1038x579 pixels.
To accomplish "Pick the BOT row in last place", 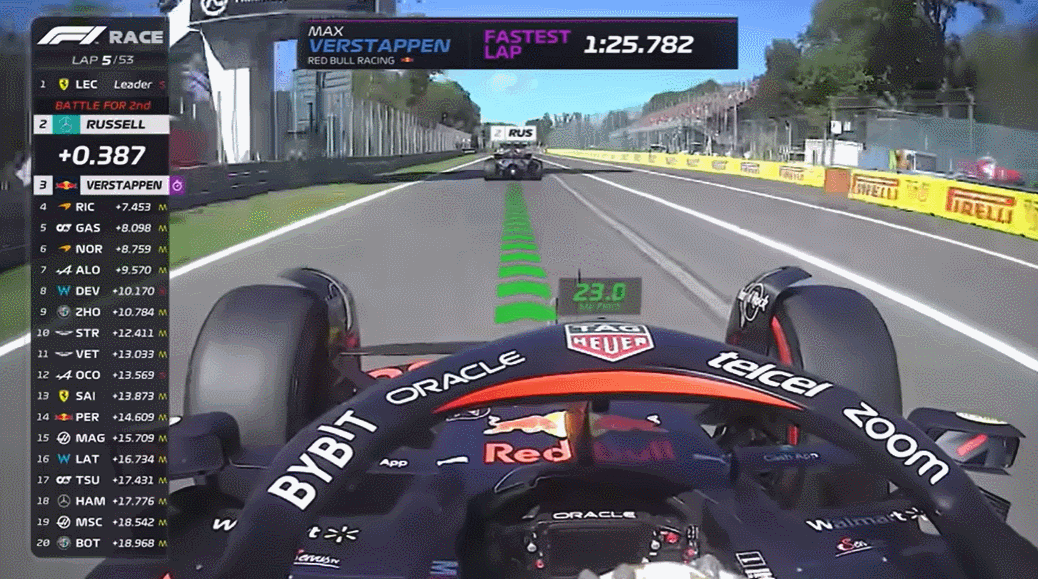I will click(100, 543).
